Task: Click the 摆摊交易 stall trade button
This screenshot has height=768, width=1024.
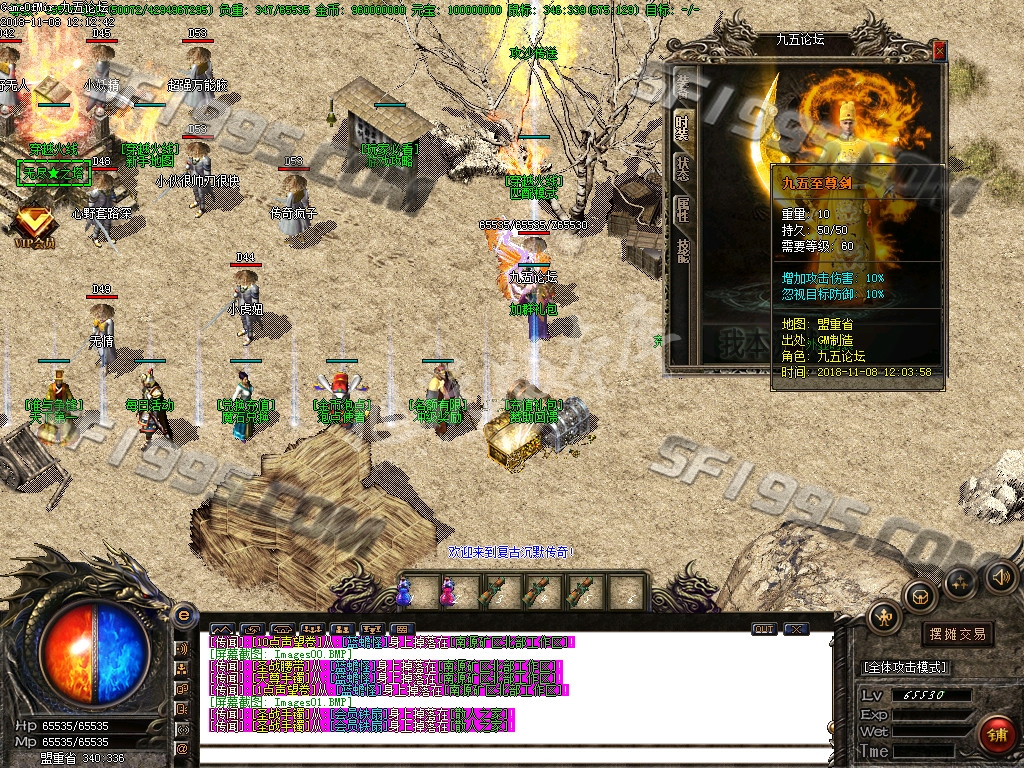Action: pos(957,634)
